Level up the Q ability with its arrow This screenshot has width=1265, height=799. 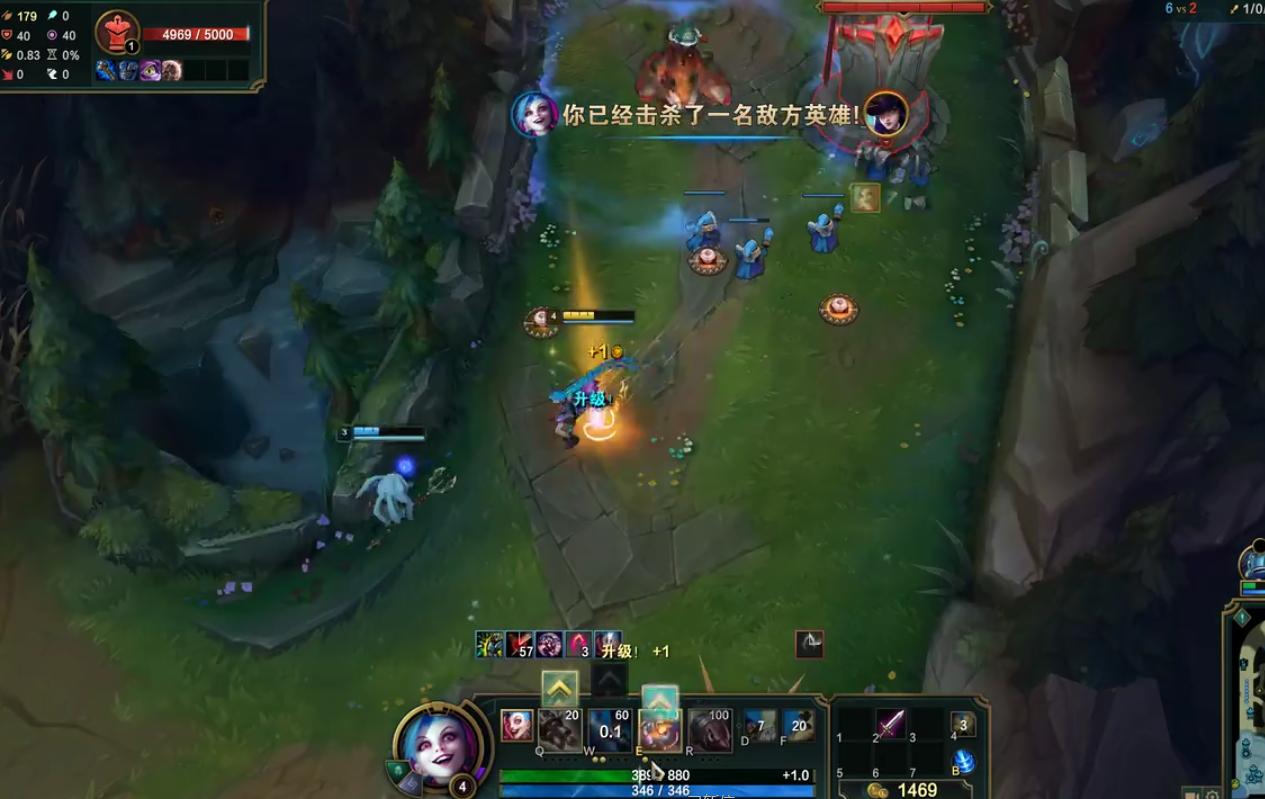pyautogui.click(x=560, y=688)
